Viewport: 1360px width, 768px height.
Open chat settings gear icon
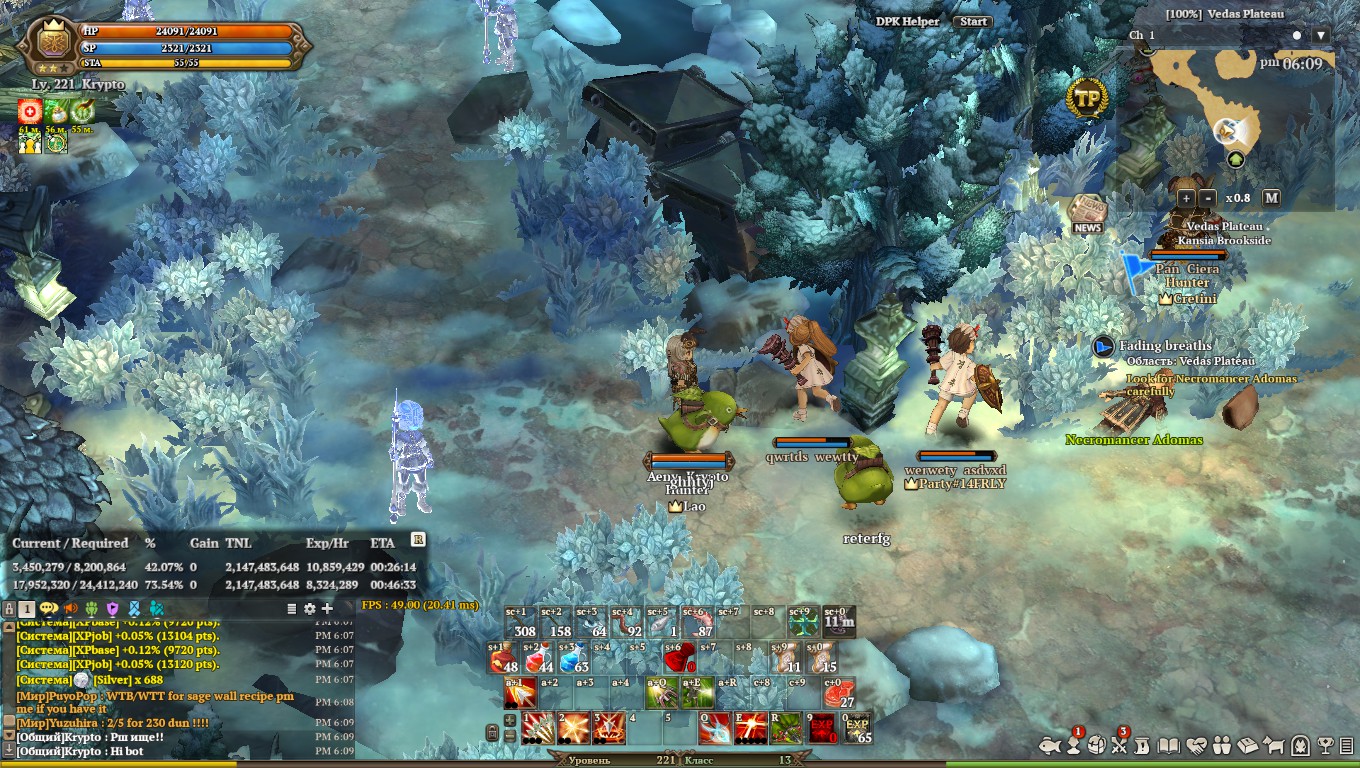click(x=309, y=608)
